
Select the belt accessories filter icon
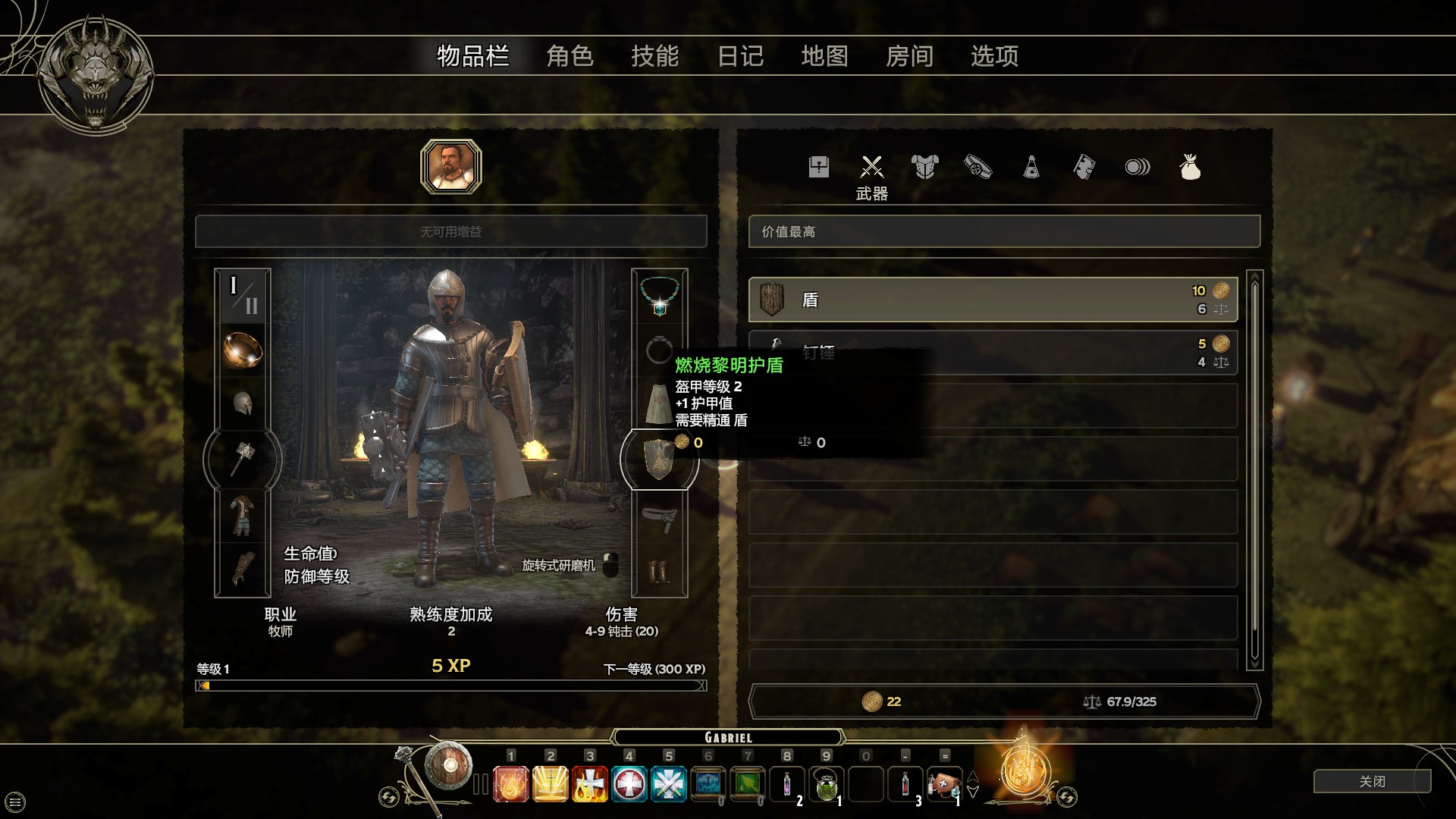[x=977, y=167]
